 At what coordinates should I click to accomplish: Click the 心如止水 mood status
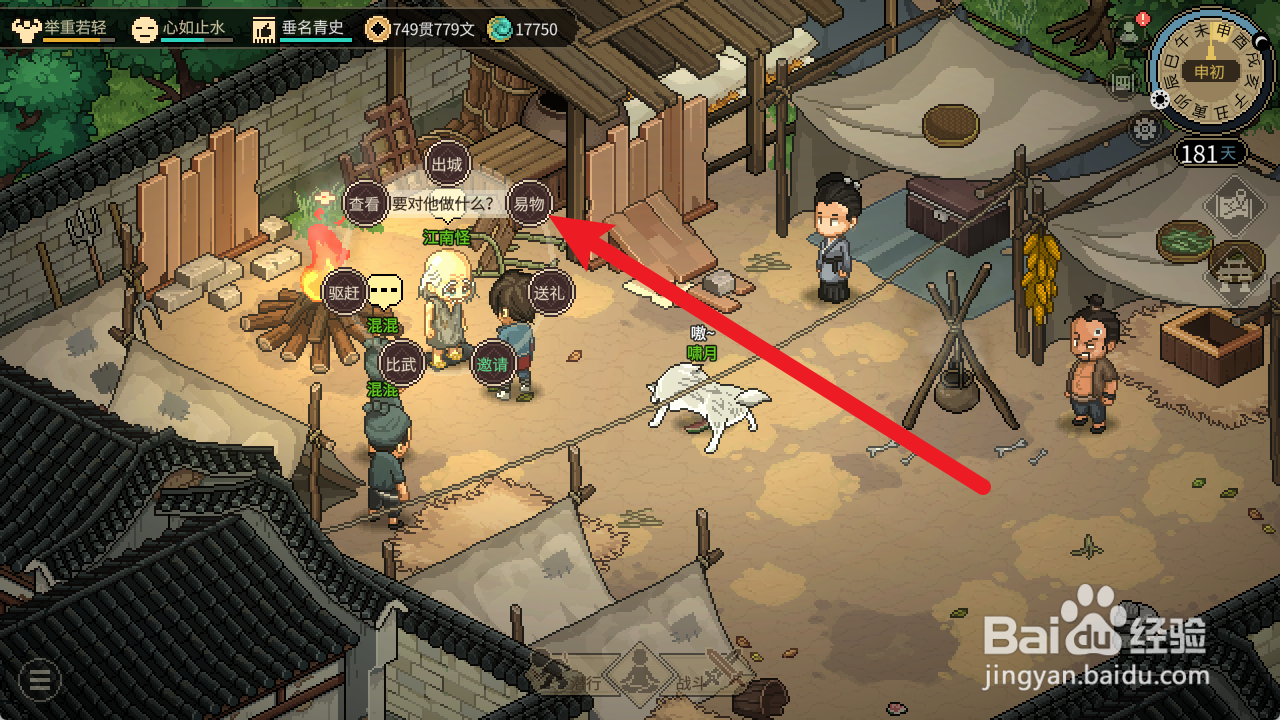(183, 30)
